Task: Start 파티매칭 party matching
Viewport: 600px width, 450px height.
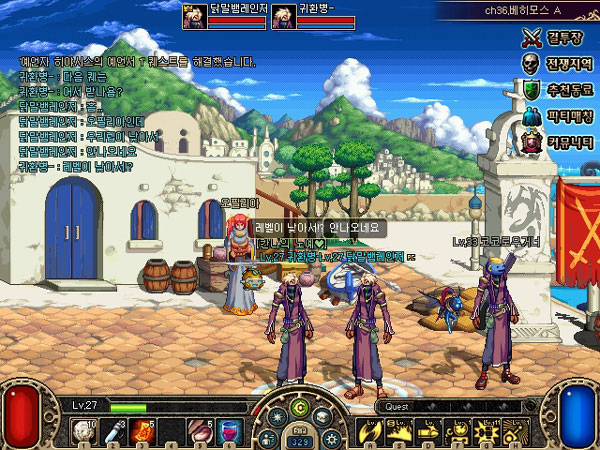Action: 556,116
